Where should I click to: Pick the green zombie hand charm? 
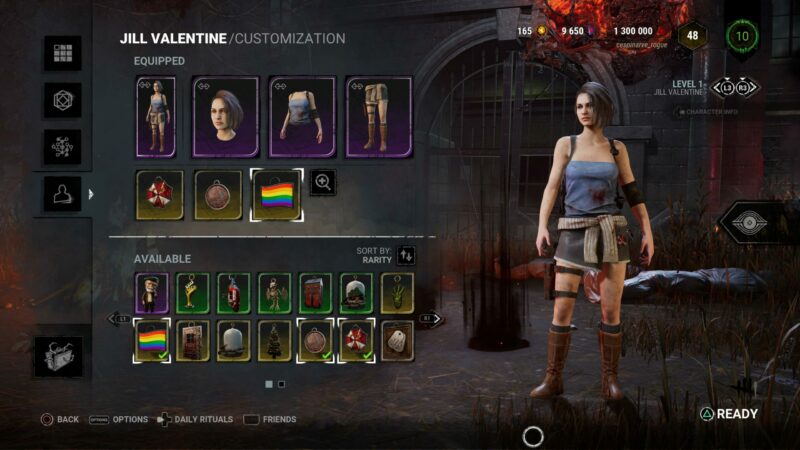(397, 292)
